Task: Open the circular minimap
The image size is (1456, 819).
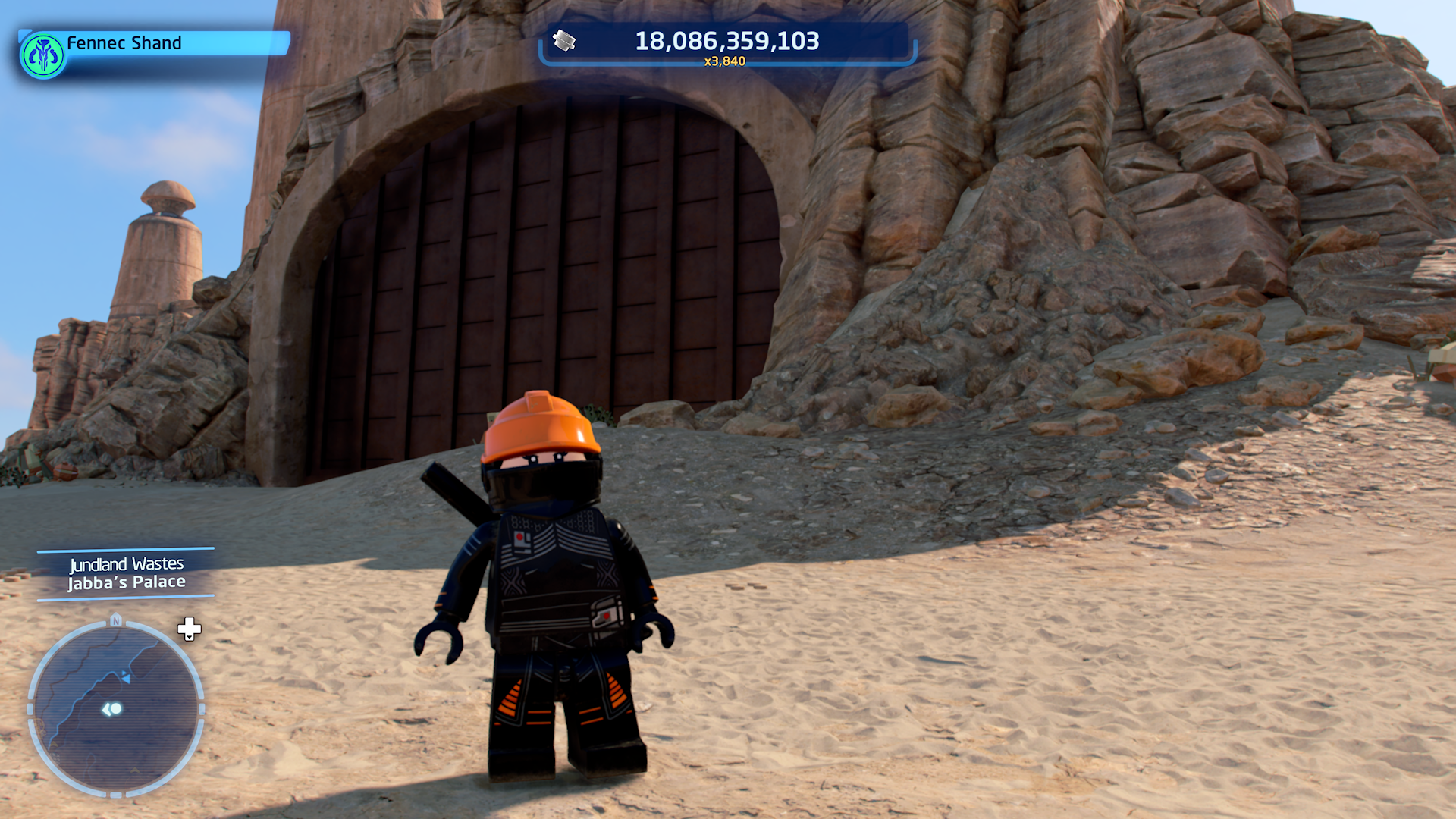Action: (116, 708)
